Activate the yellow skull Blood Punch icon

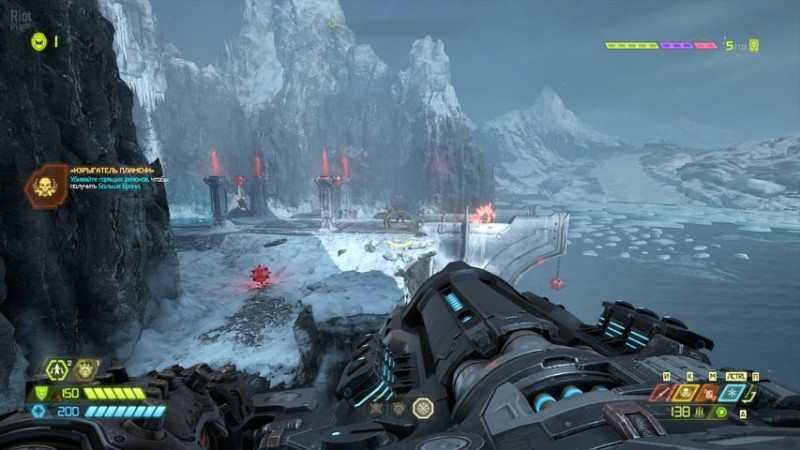pos(684,393)
